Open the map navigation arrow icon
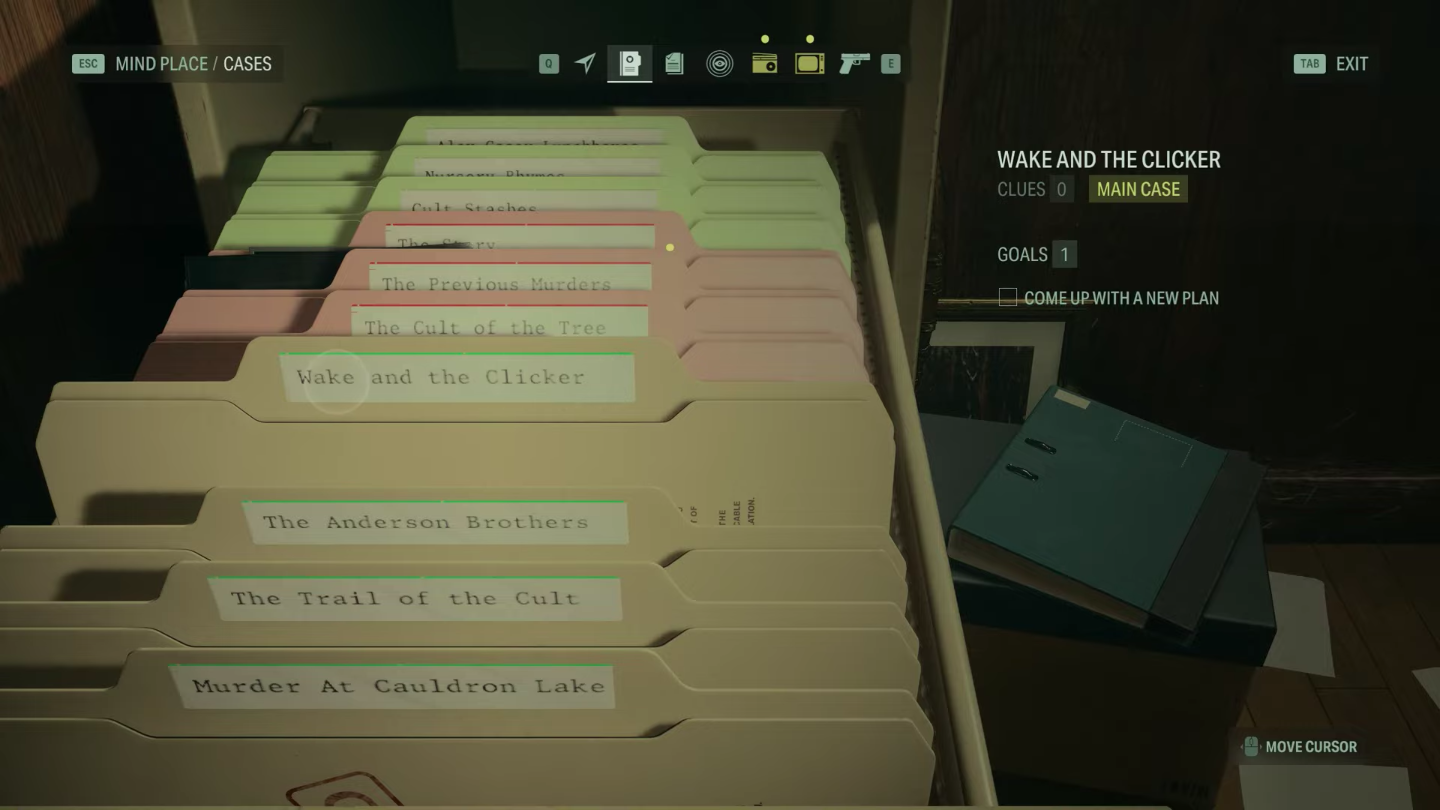Screen dimensions: 1440x810 coord(585,62)
